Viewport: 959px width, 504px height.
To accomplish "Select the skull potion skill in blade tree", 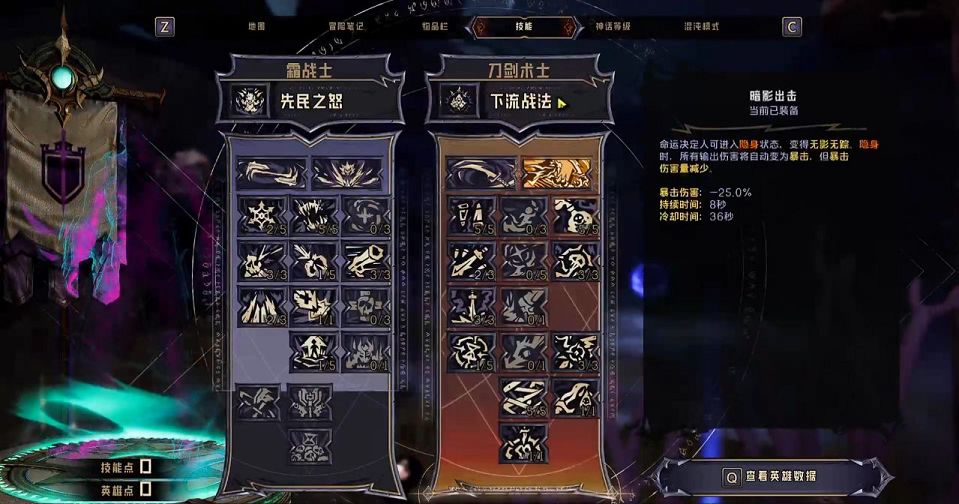I will pos(575,215).
